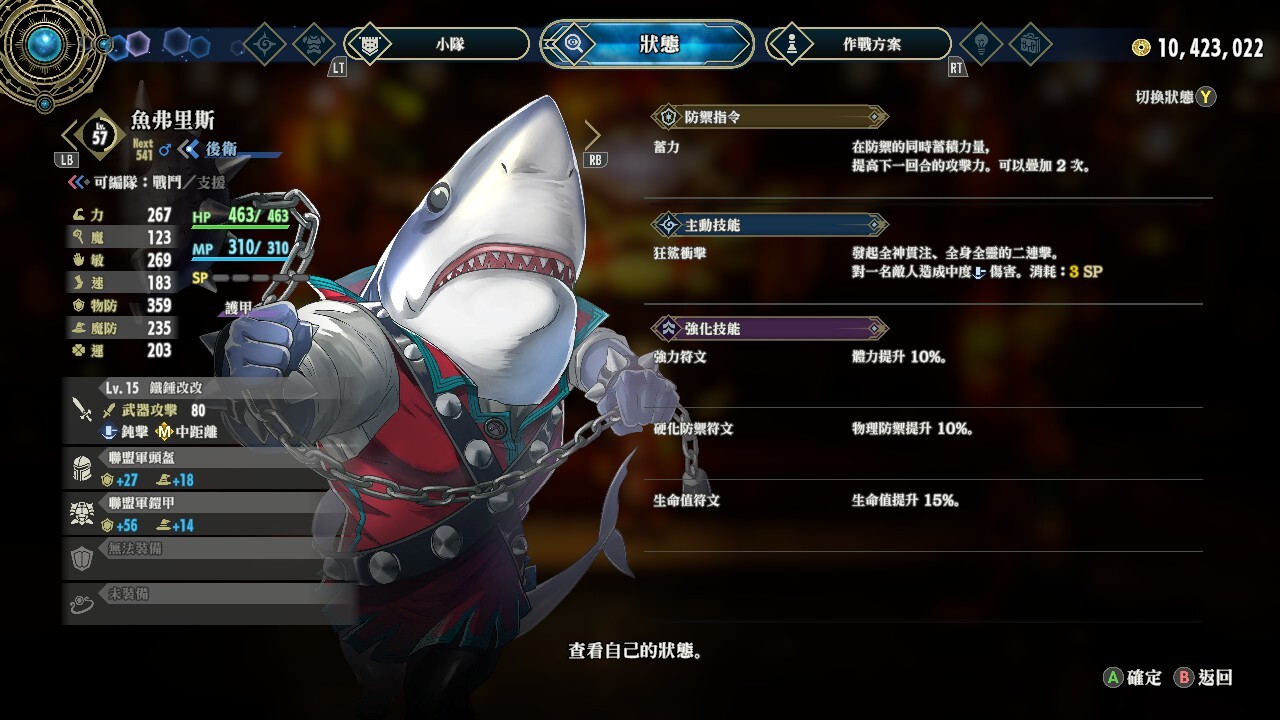Select the 狂鯊衝擊 active skill
The image size is (1280, 720).
tap(924, 262)
